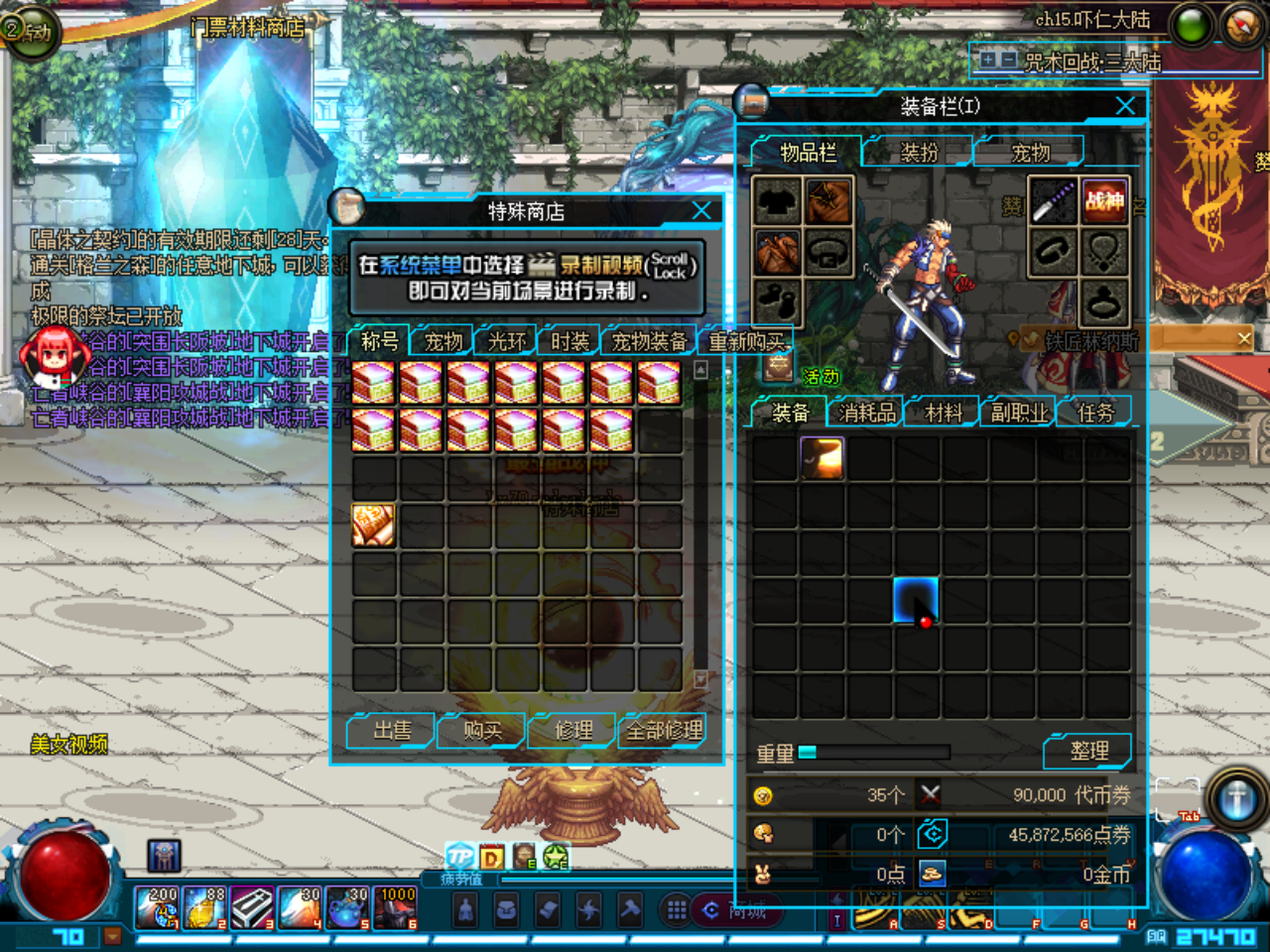Screen dimensions: 1270x952
Task: Click the hammer crafting icon on the quick bar
Action: click(x=628, y=909)
